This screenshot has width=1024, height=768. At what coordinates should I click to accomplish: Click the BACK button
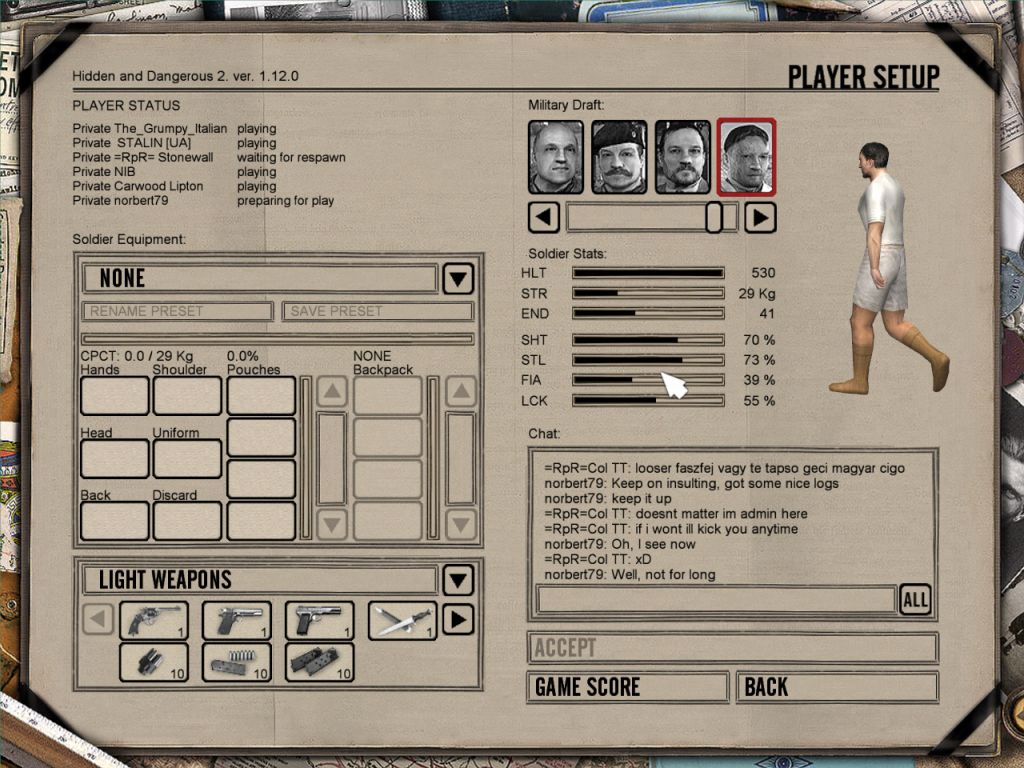[836, 687]
